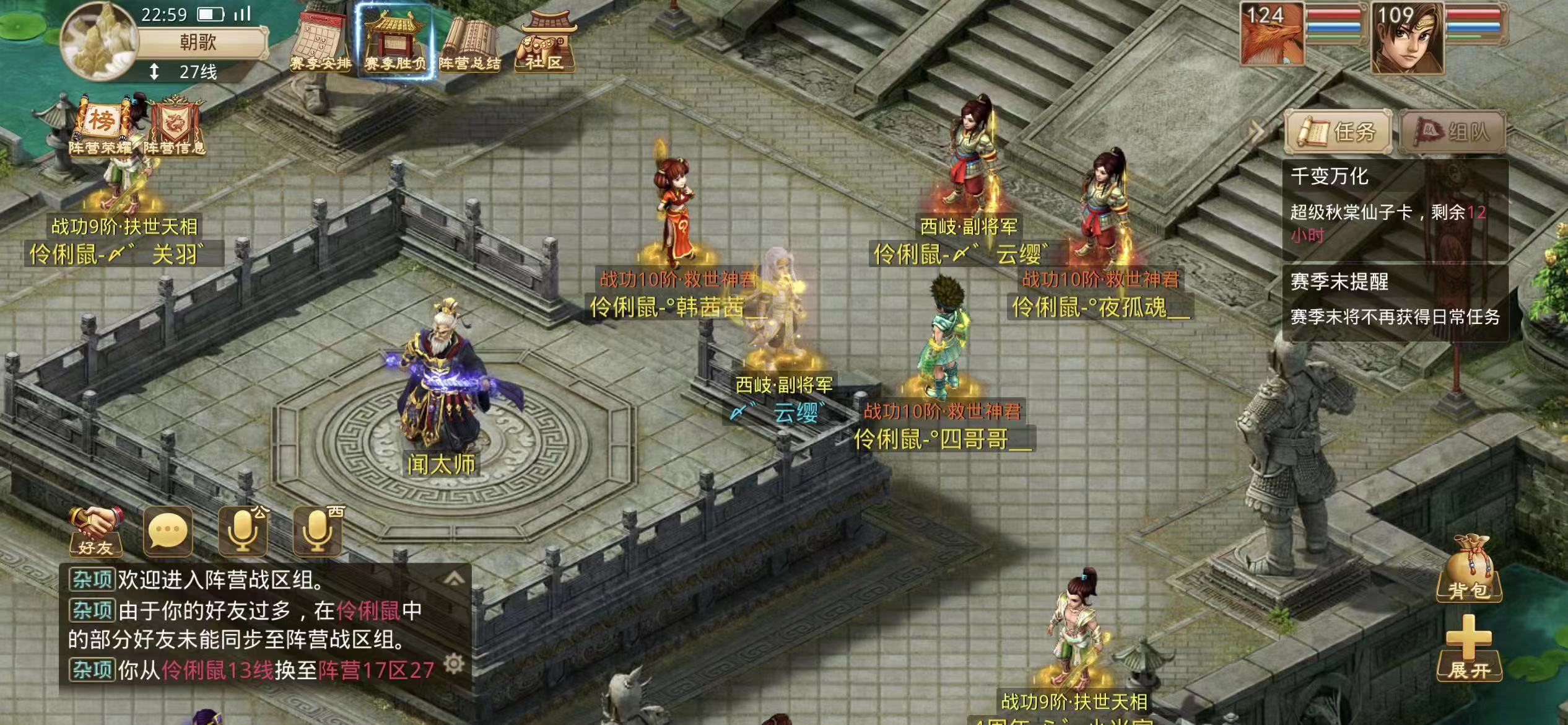
Task: Open the 背包 backpack bag
Action: (x=1469, y=570)
